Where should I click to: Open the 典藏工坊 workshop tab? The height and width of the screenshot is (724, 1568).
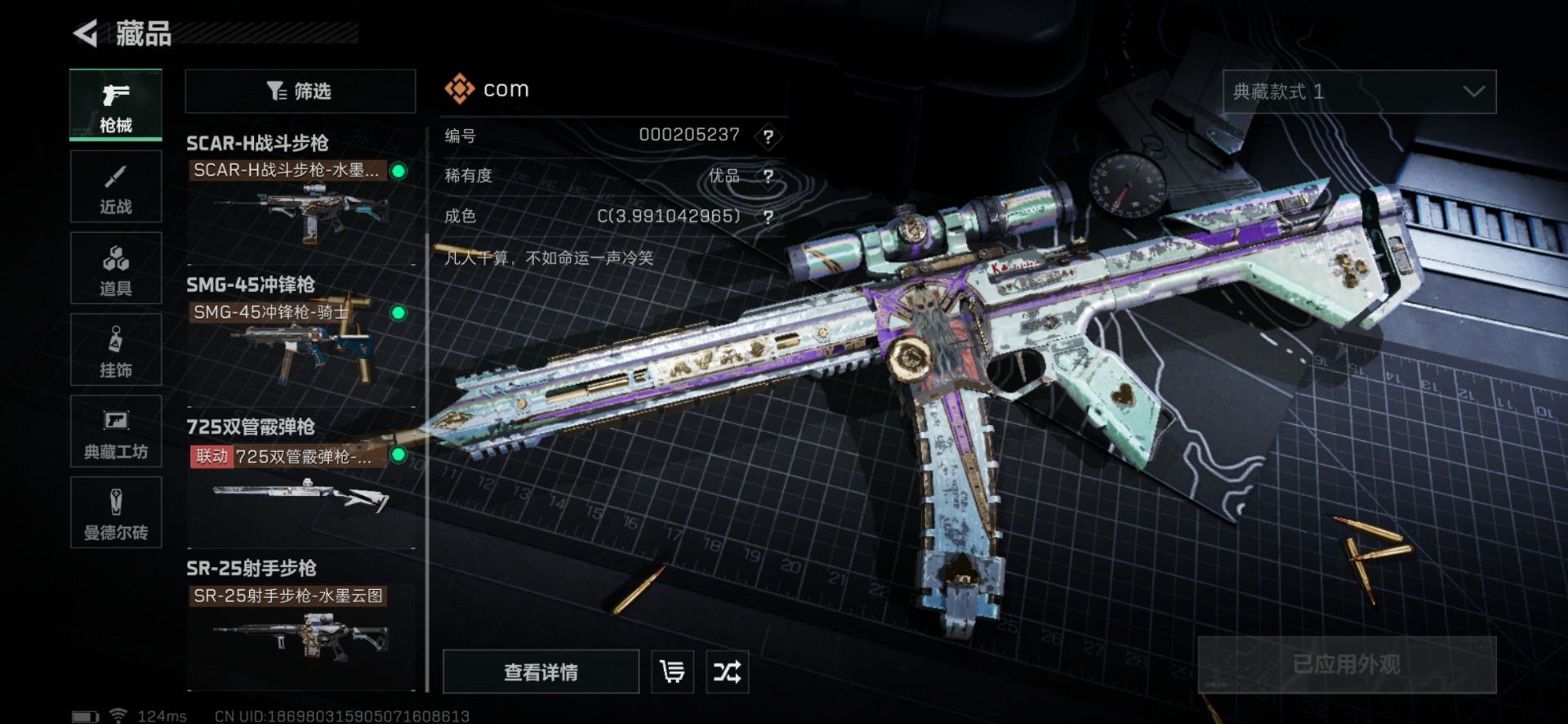click(x=116, y=431)
